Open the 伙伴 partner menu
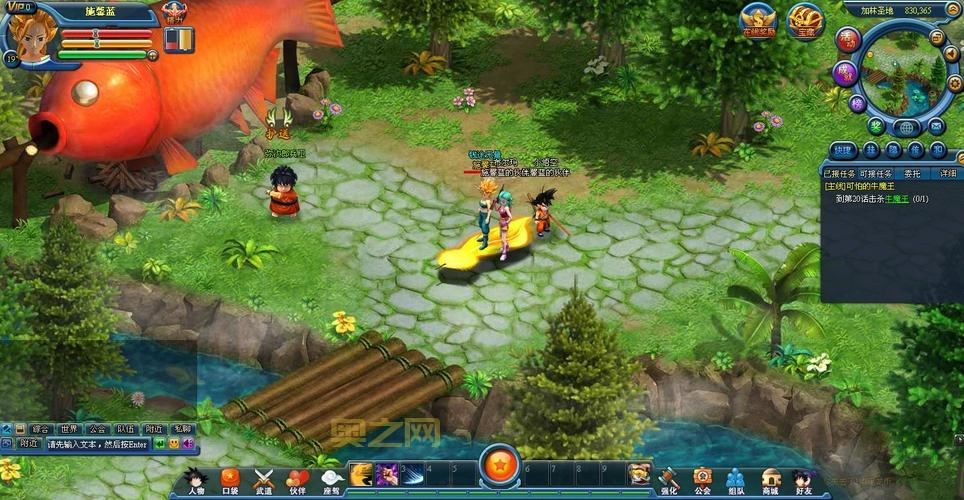This screenshot has height=500, width=964. (x=297, y=479)
